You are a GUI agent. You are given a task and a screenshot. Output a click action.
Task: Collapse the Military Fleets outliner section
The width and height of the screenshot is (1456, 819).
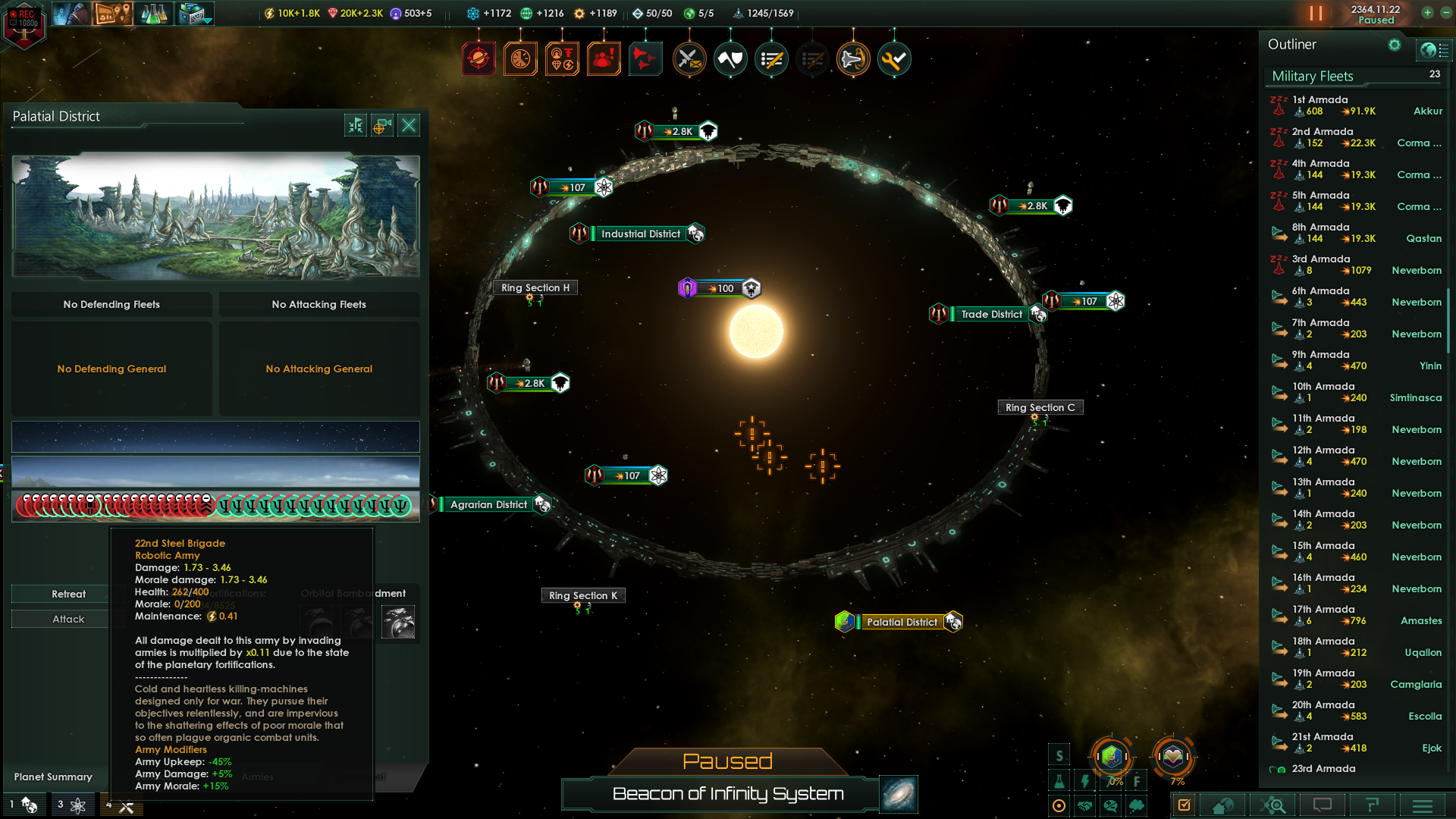(x=1312, y=76)
